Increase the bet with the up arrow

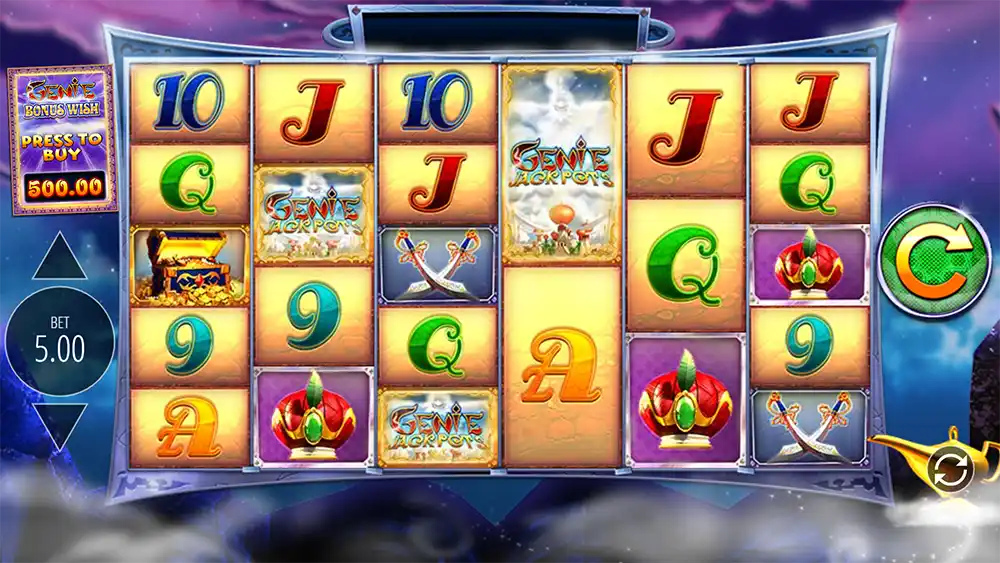tap(60, 257)
